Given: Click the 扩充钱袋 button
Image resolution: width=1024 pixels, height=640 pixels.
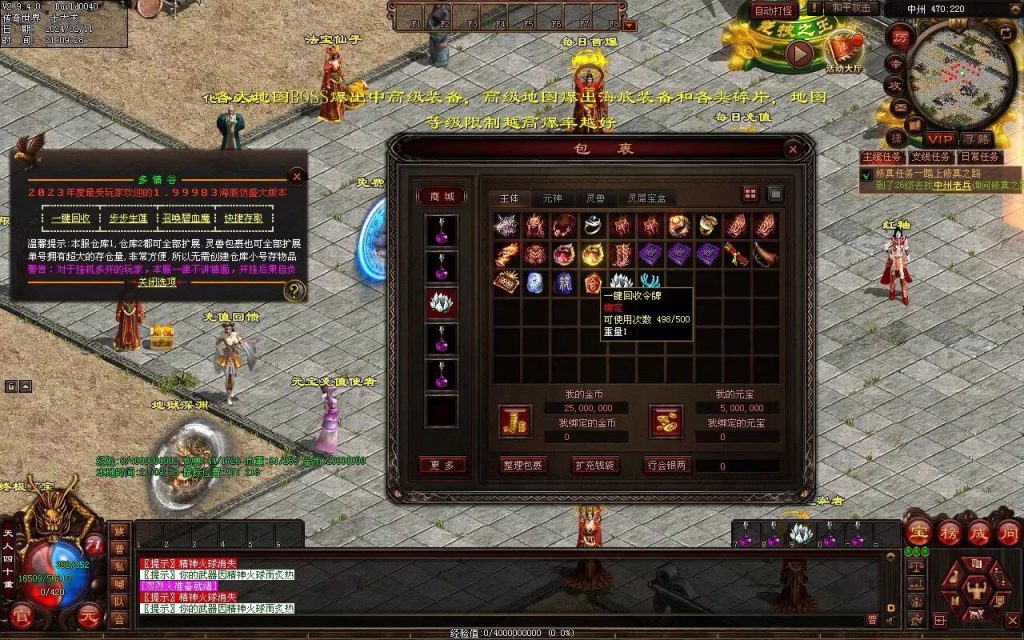Looking at the screenshot, I should pos(595,465).
